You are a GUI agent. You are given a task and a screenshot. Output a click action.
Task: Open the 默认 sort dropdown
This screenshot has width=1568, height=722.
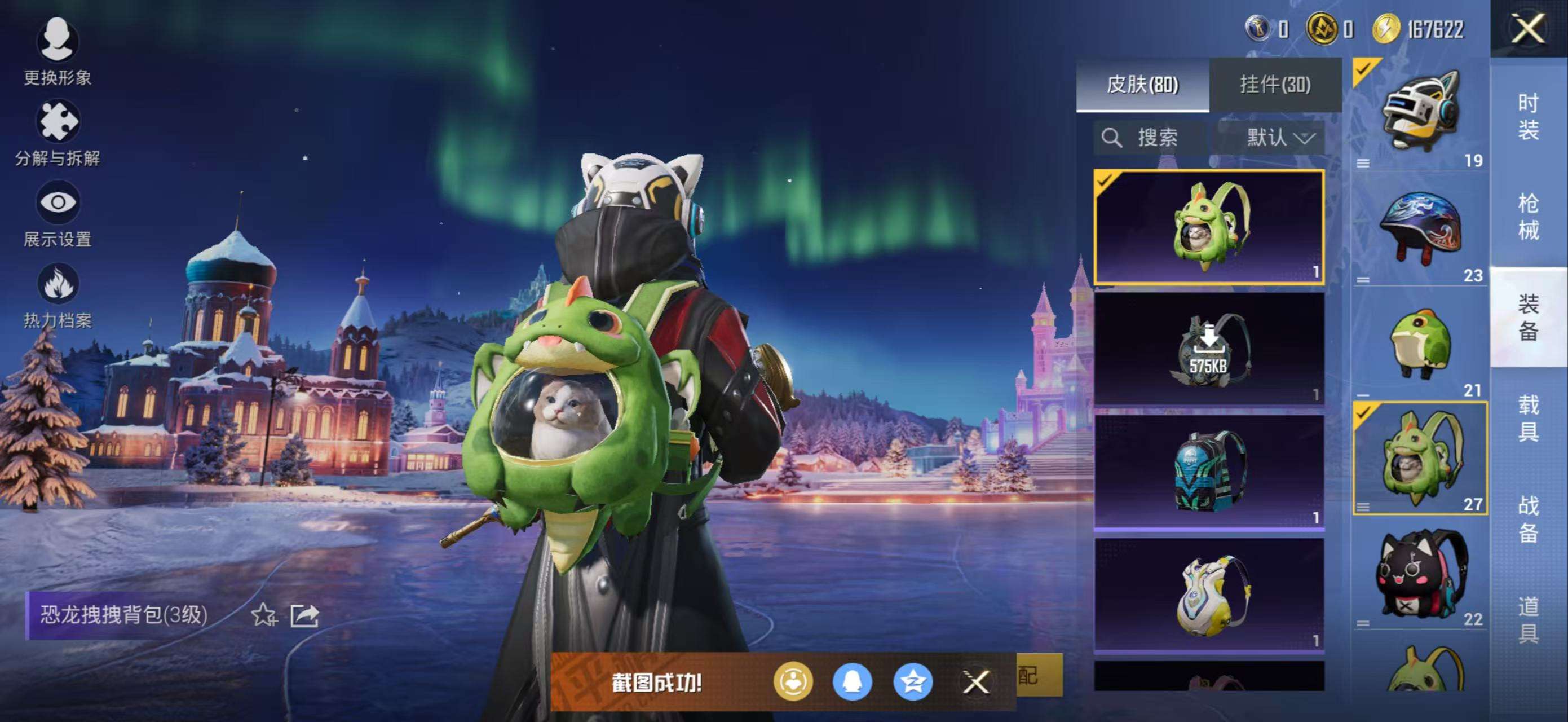(1278, 138)
